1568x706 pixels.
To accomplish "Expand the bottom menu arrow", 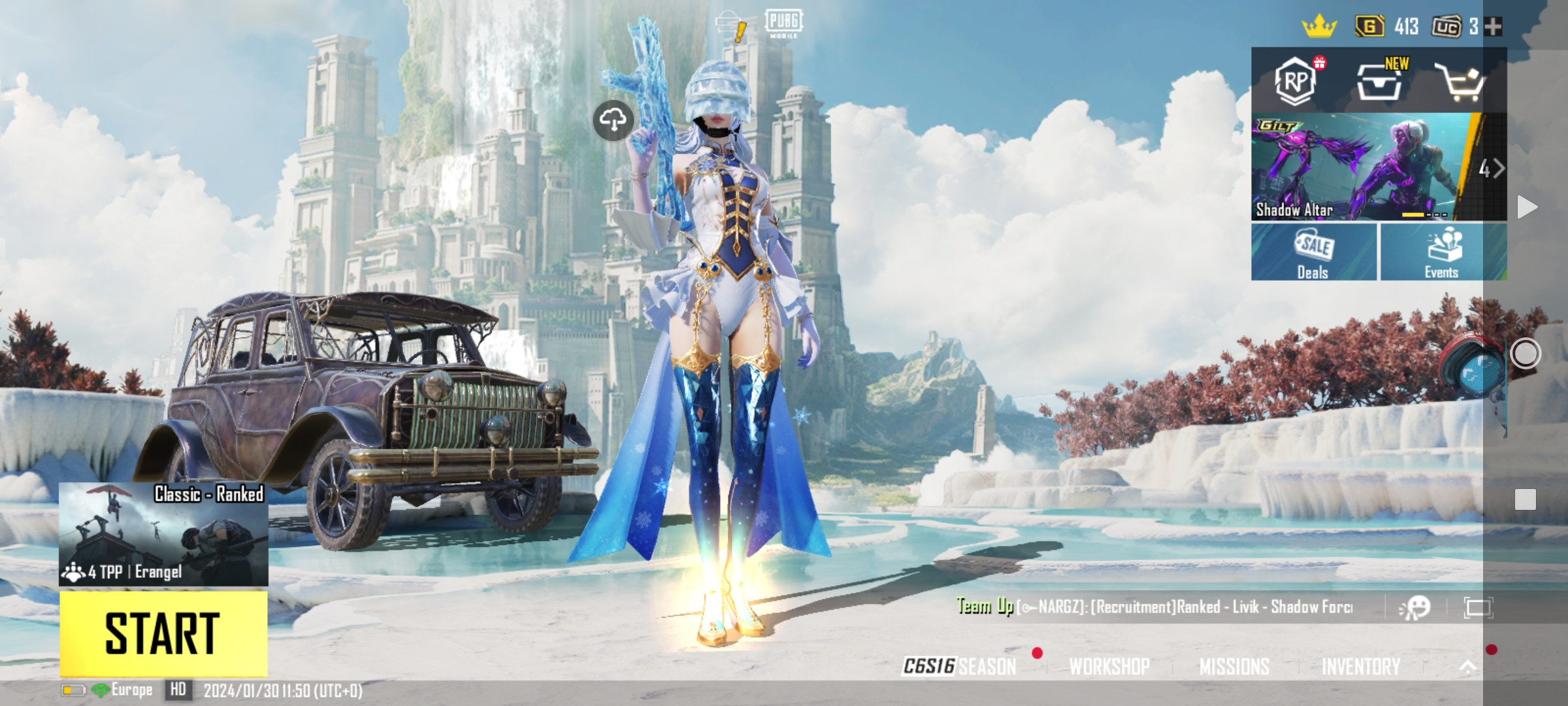I will point(1467,666).
